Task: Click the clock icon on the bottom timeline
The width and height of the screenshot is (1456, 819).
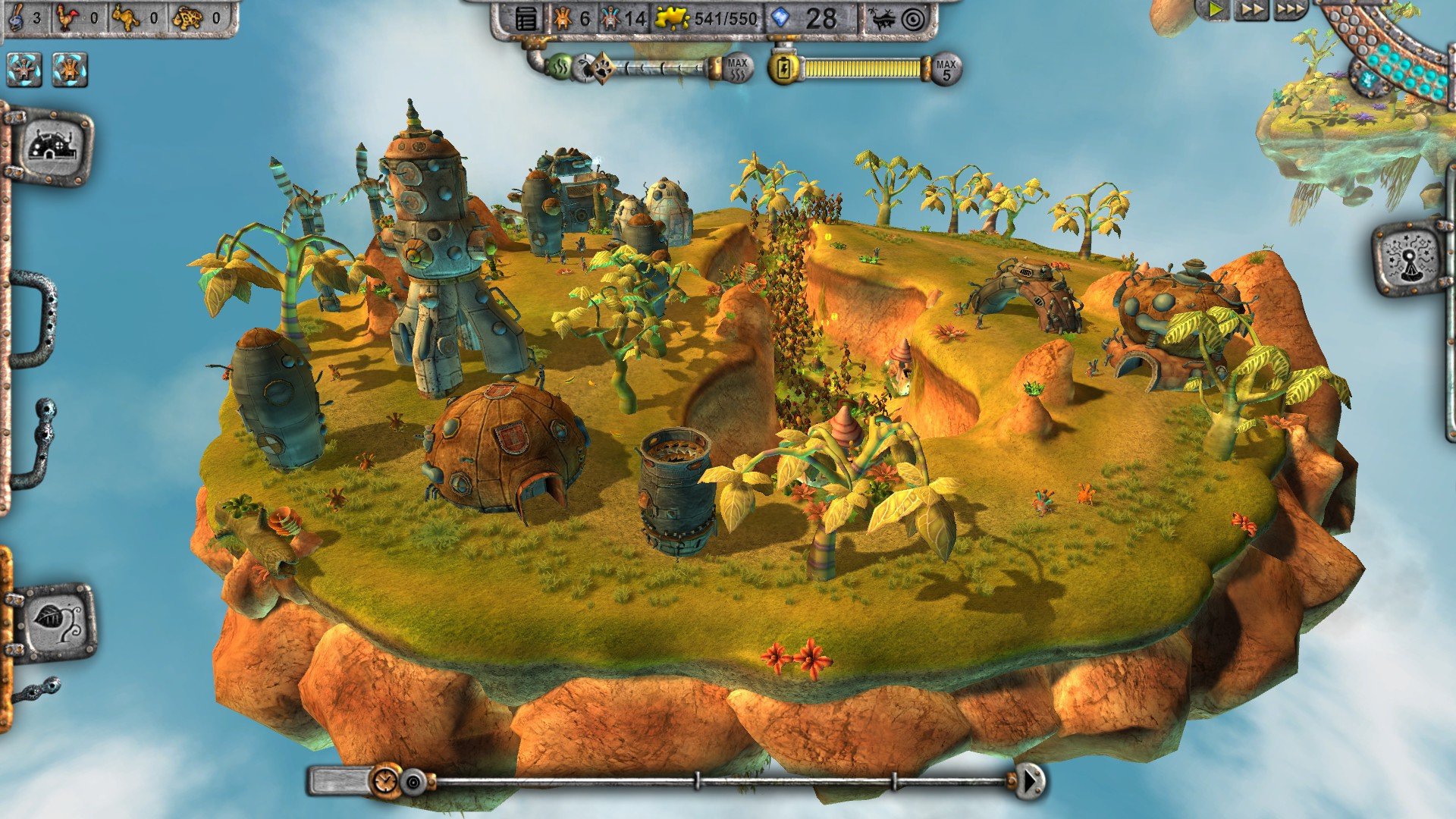Action: point(384,782)
